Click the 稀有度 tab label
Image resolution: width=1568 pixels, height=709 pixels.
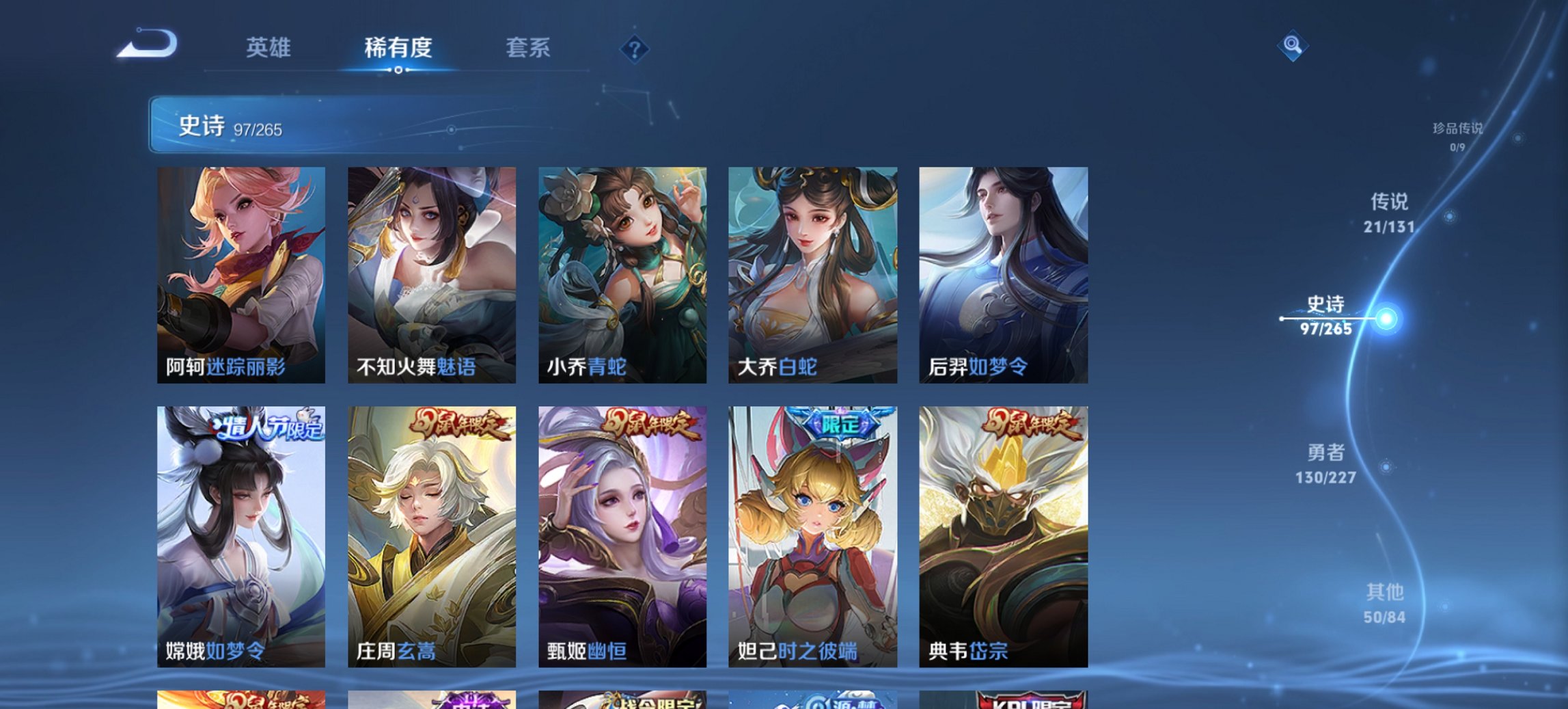(x=398, y=48)
